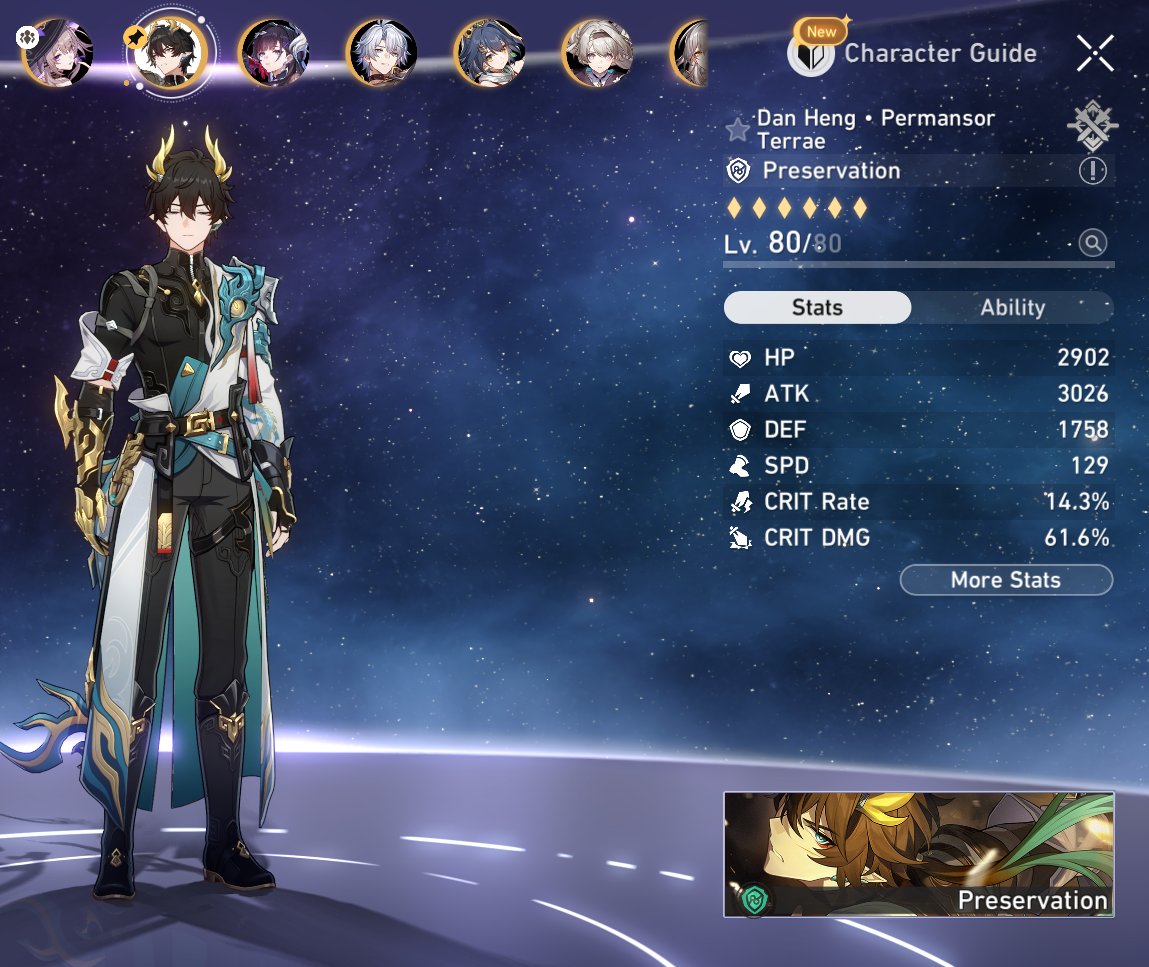This screenshot has height=967, width=1149.
Task: Select the Stats tab
Action: (817, 308)
